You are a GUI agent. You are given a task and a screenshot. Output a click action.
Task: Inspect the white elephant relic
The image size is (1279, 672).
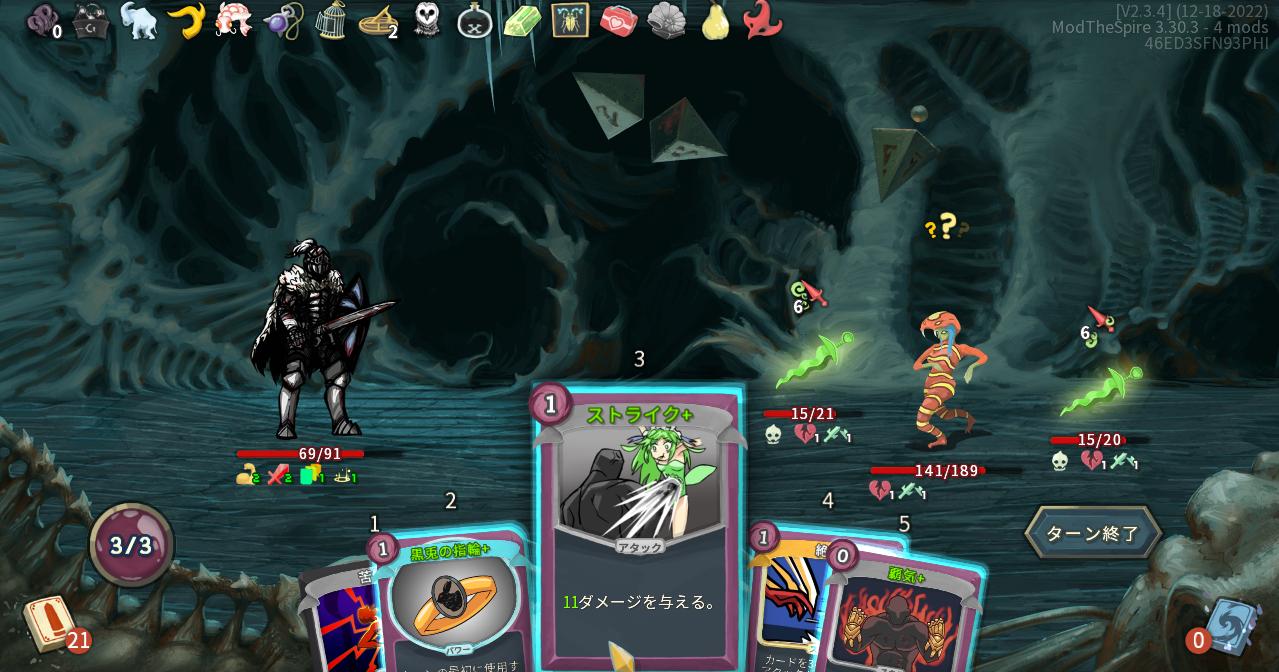pyautogui.click(x=139, y=20)
